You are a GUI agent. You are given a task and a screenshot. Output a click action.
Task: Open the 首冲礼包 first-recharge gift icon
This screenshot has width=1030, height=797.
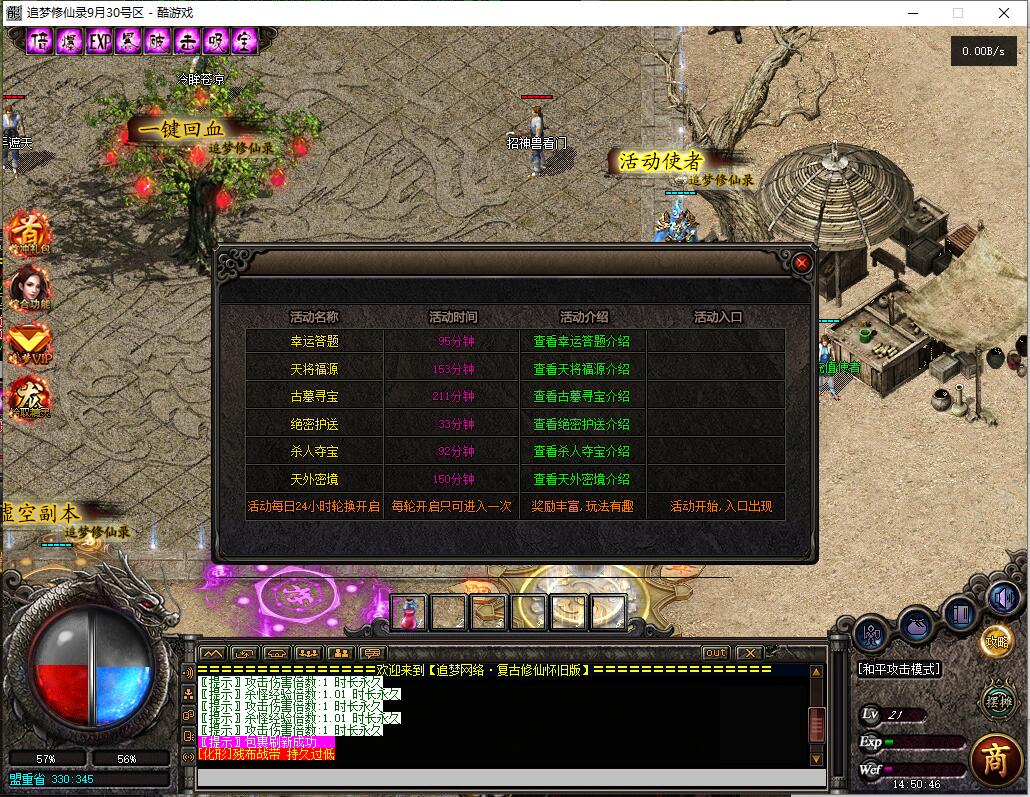(x=27, y=231)
